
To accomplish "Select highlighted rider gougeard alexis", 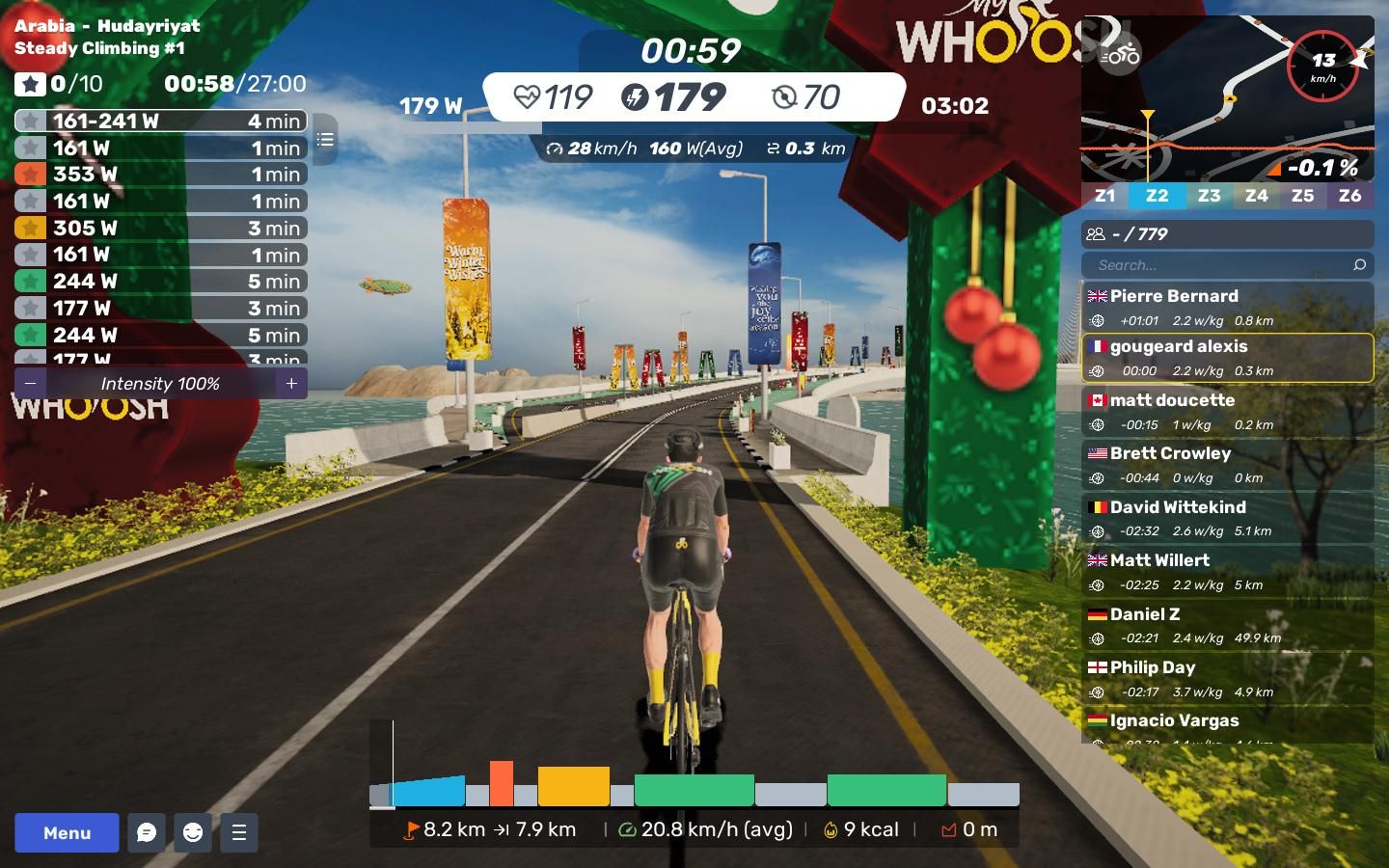I will (x=1227, y=358).
